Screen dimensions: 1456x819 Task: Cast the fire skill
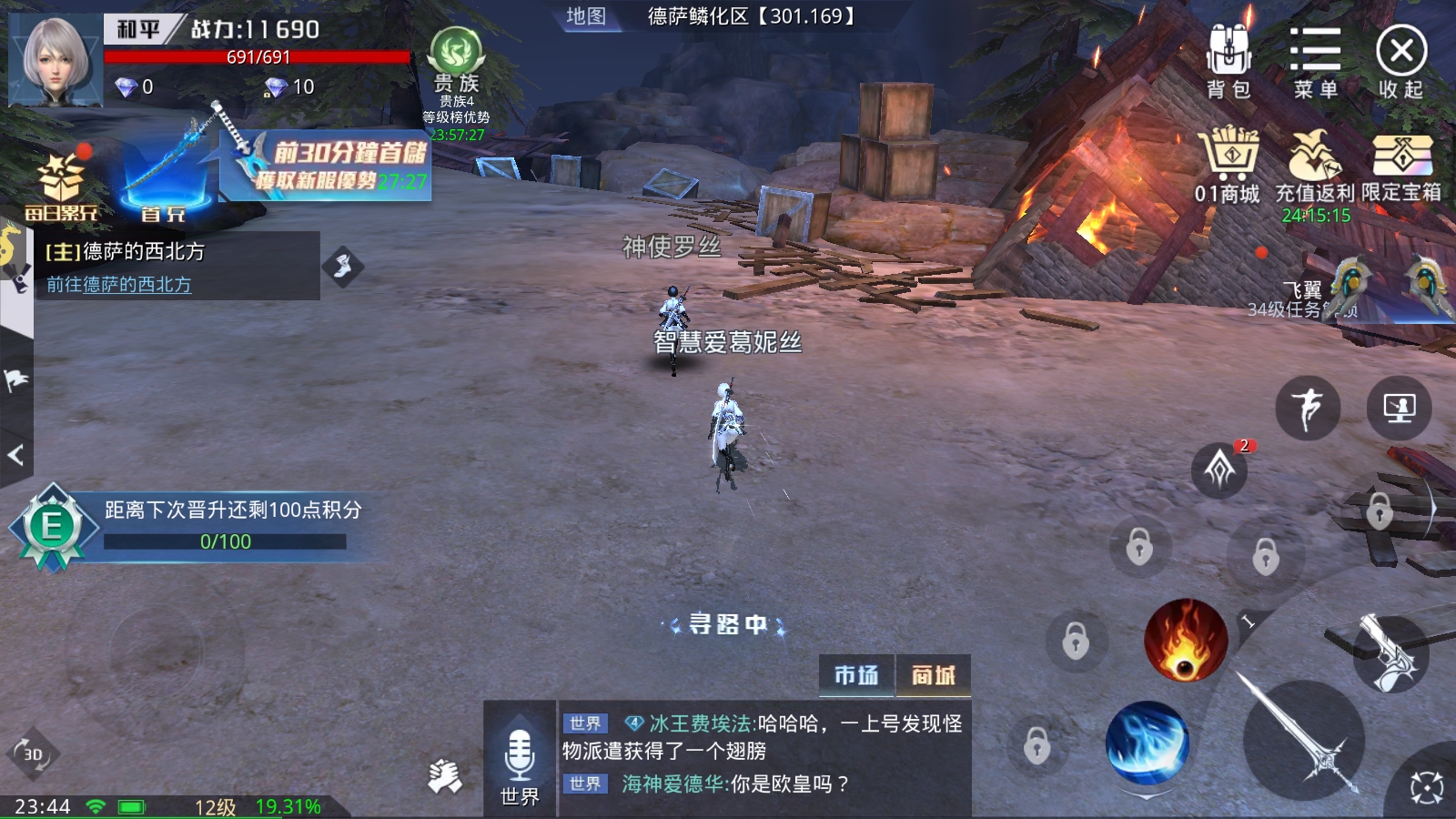pyautogui.click(x=1185, y=642)
